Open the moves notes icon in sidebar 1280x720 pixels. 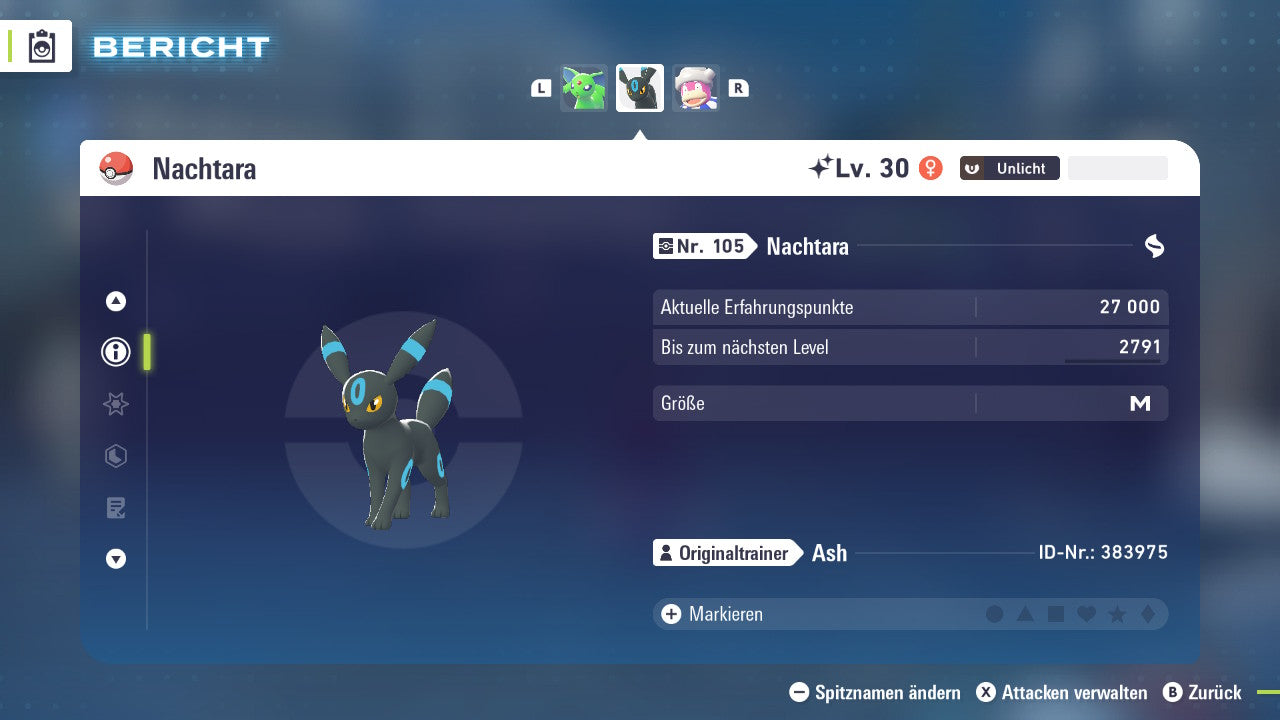click(x=115, y=508)
